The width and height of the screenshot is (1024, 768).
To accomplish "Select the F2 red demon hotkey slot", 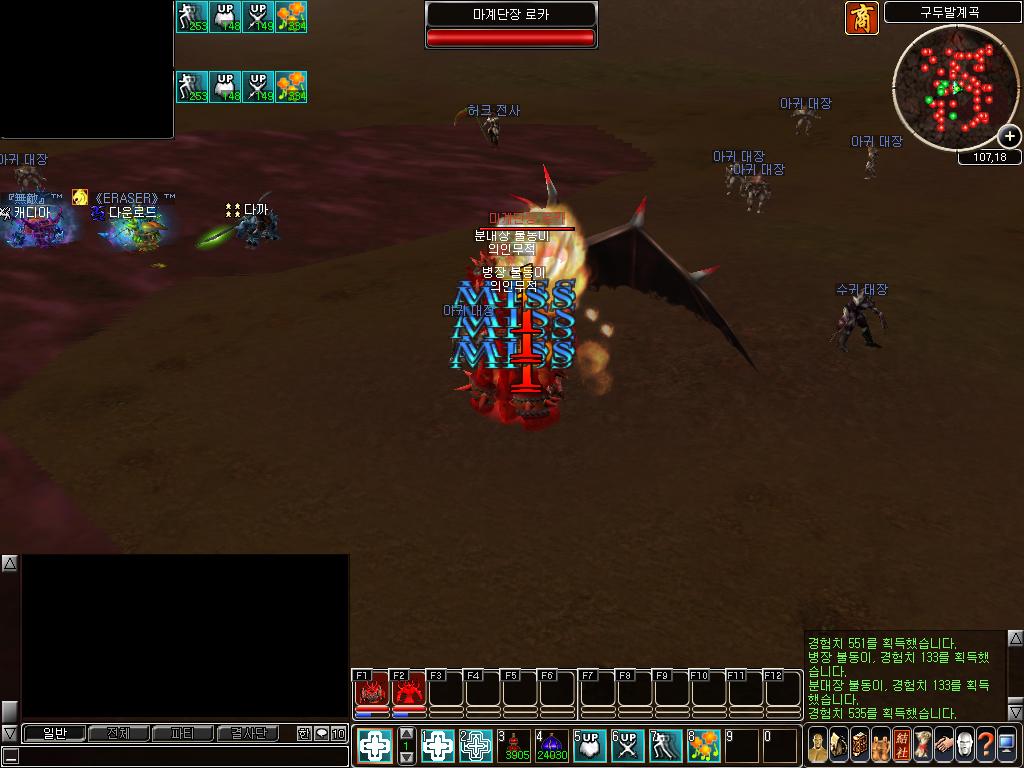I will (x=408, y=690).
